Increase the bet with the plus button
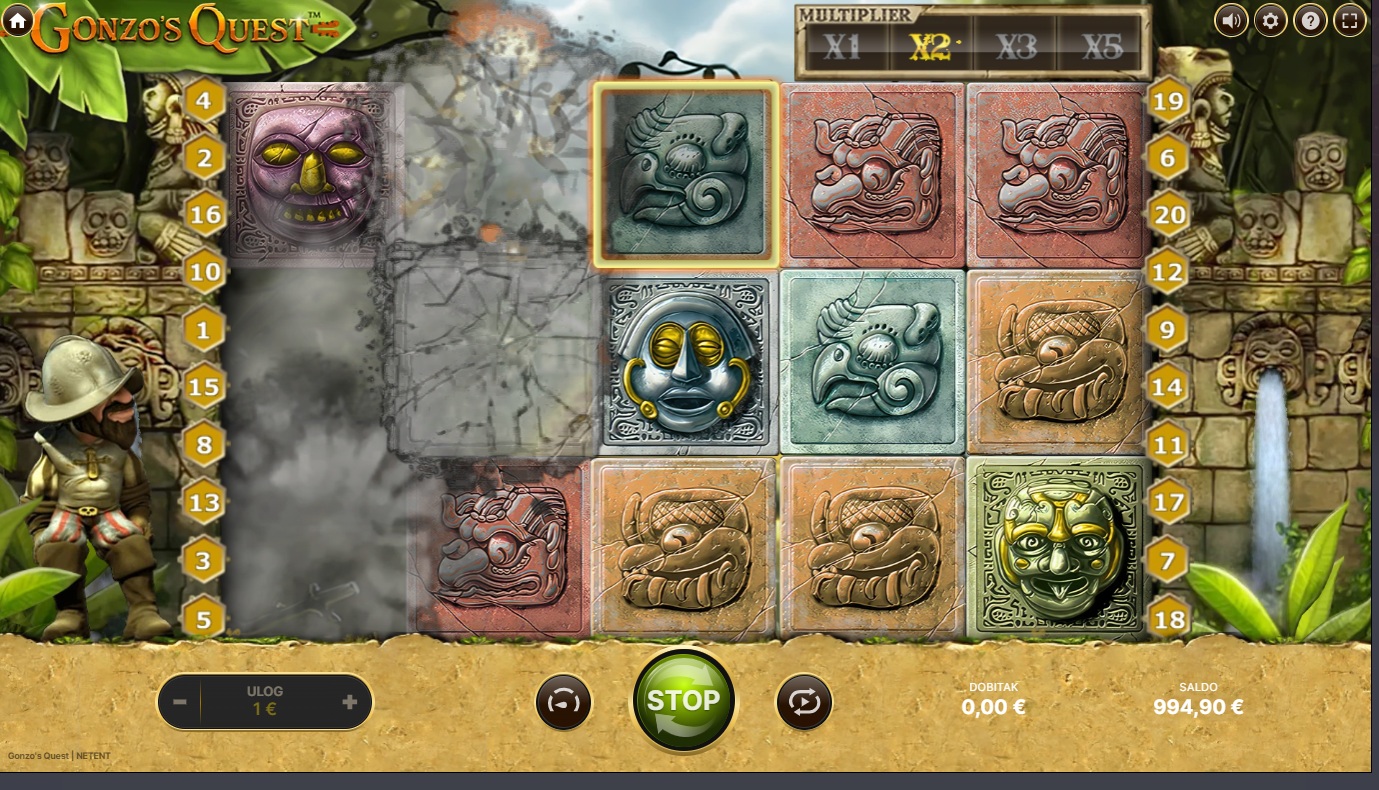1379x790 pixels. tap(349, 702)
